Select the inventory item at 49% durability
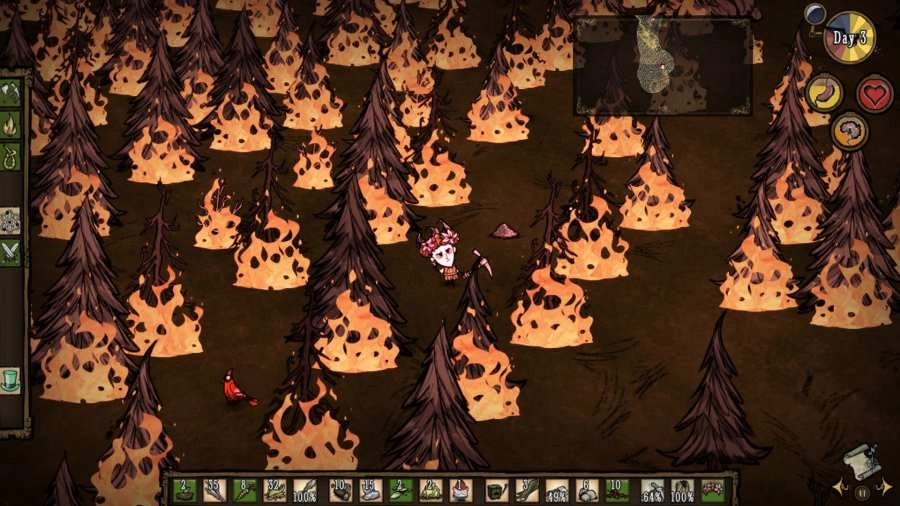 point(557,490)
